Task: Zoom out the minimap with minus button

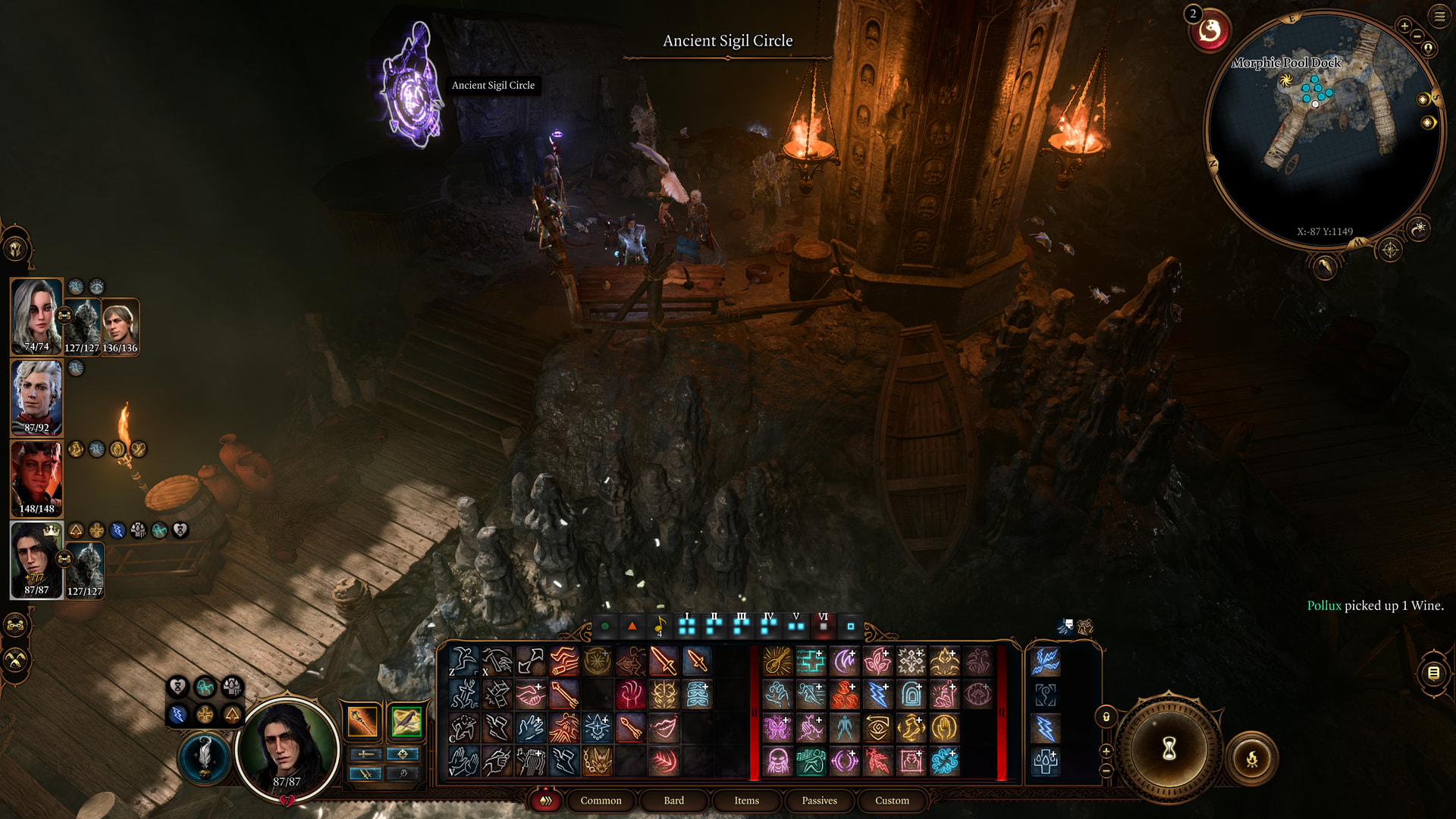Action: [x=1417, y=36]
